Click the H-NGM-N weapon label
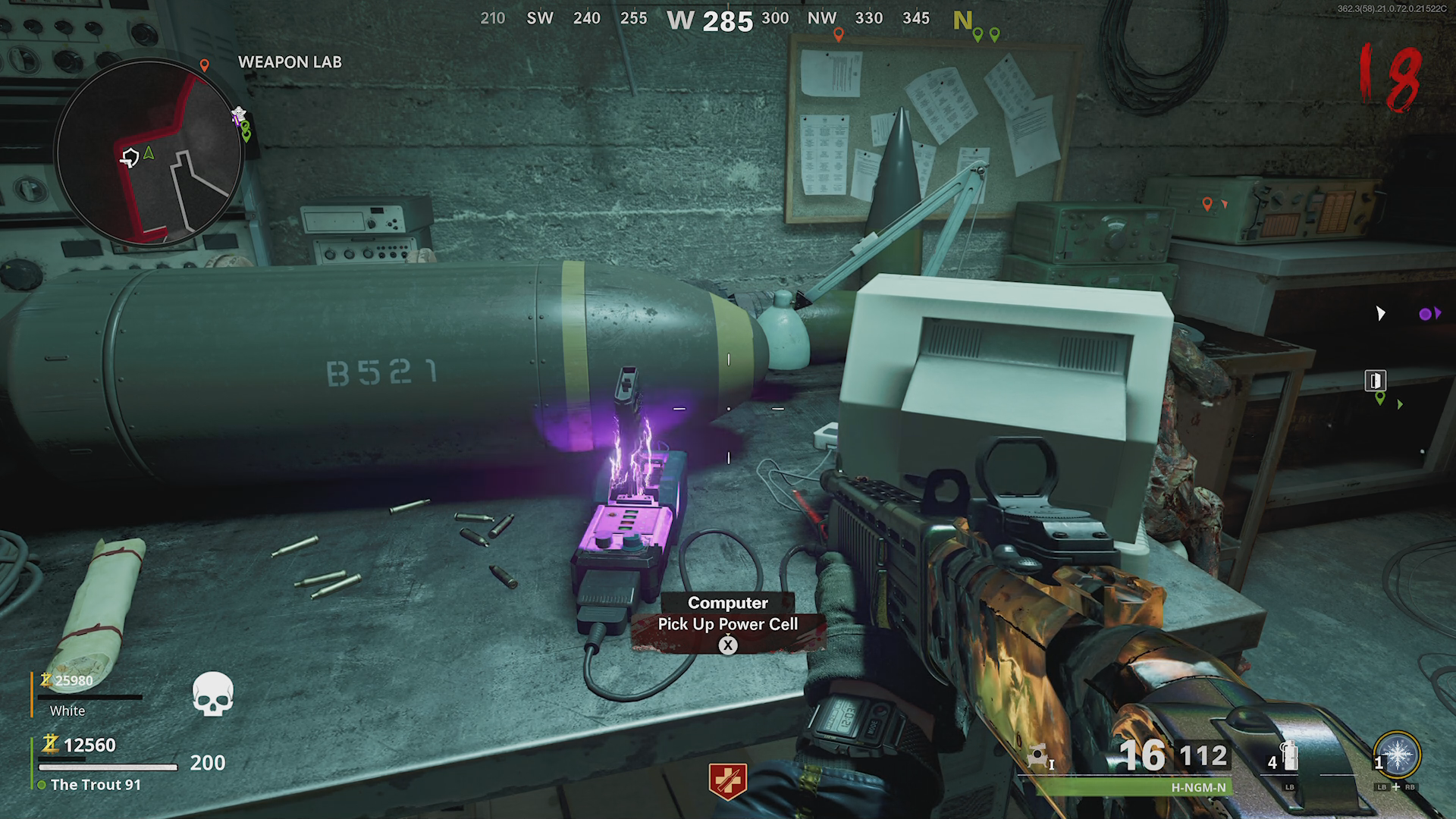Screen dimensions: 1456x819 1198,787
